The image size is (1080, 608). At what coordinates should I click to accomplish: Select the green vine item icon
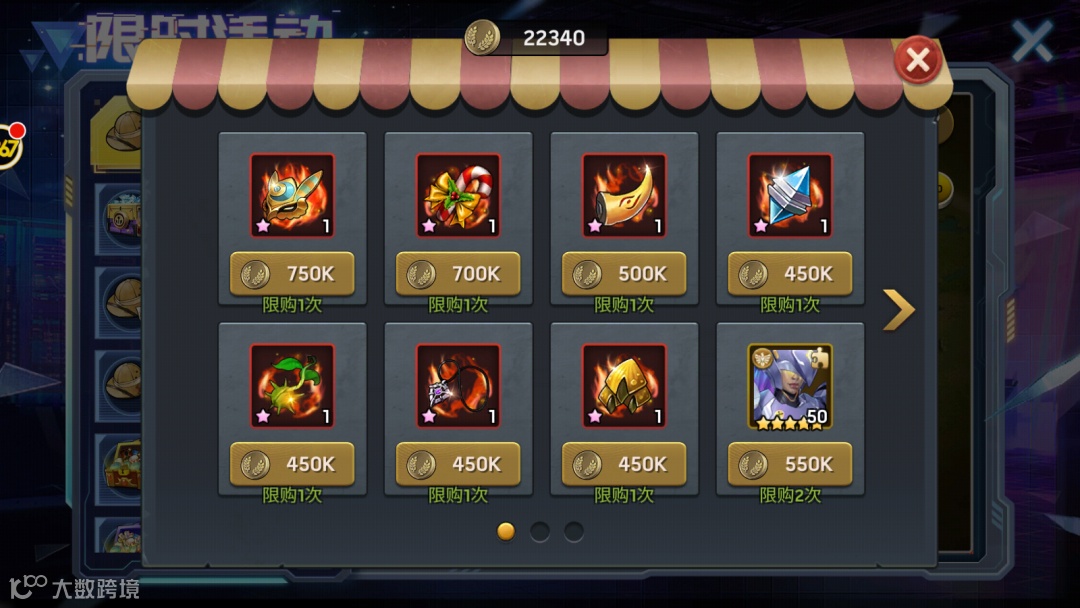click(292, 386)
